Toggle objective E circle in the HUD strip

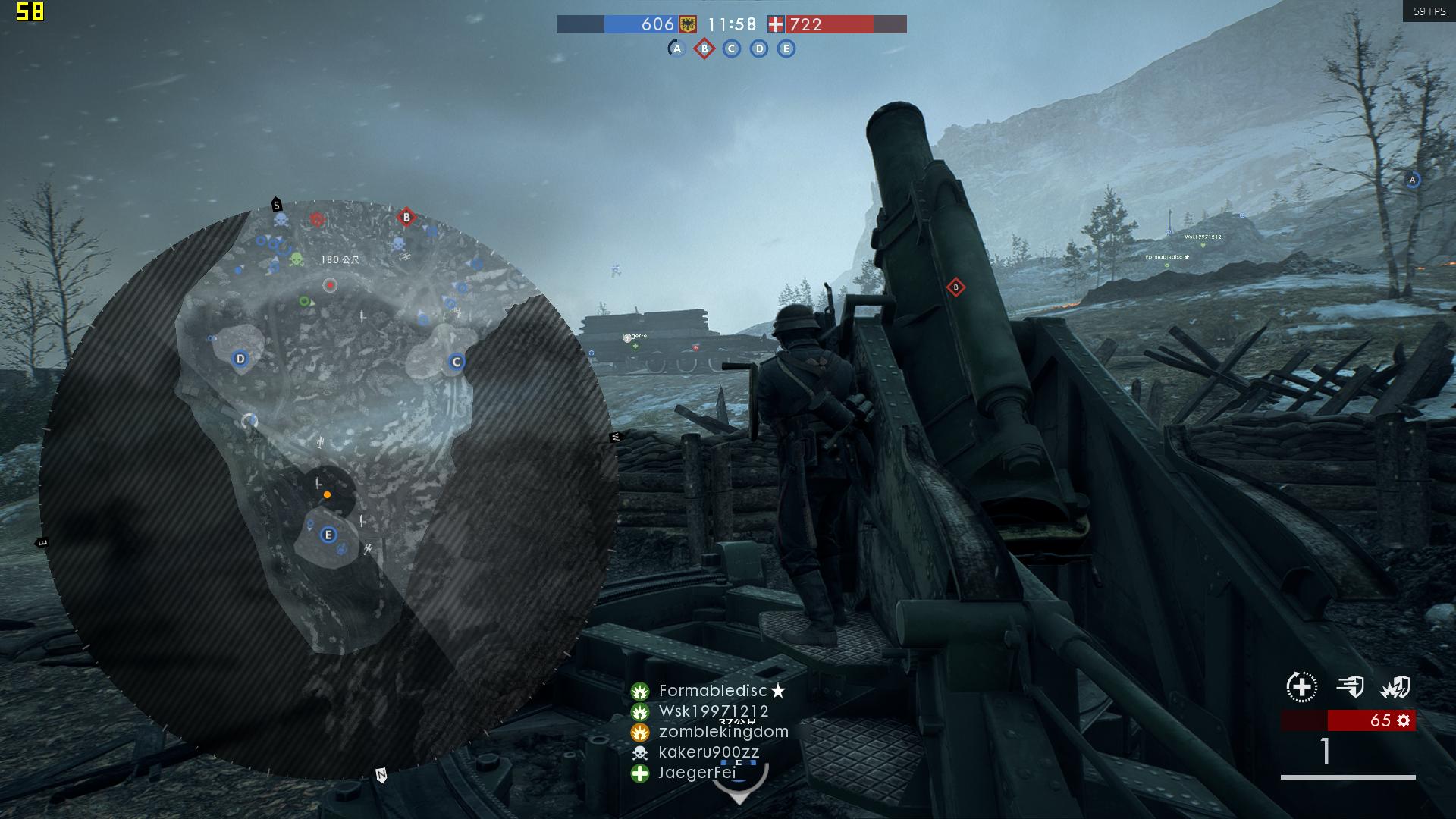785,48
